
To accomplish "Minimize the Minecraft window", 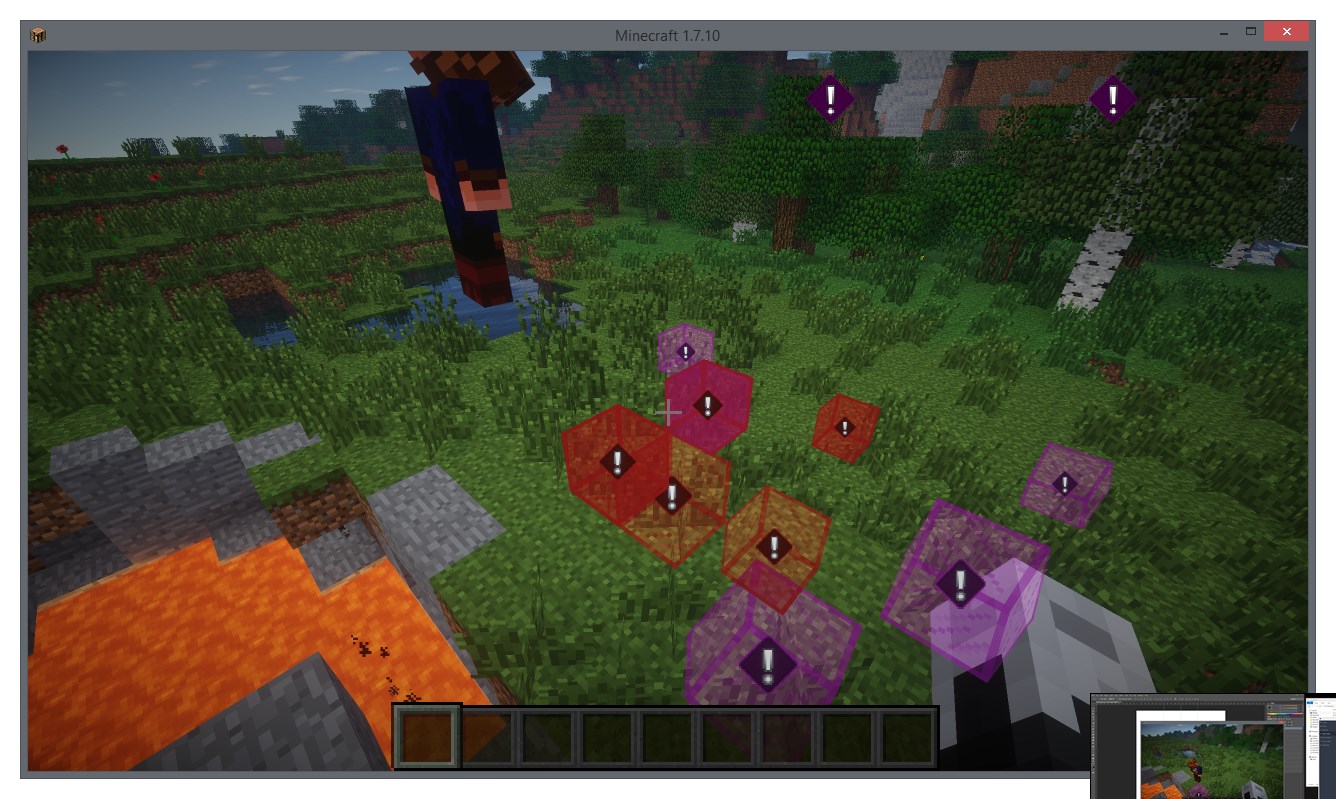I will 1224,33.
